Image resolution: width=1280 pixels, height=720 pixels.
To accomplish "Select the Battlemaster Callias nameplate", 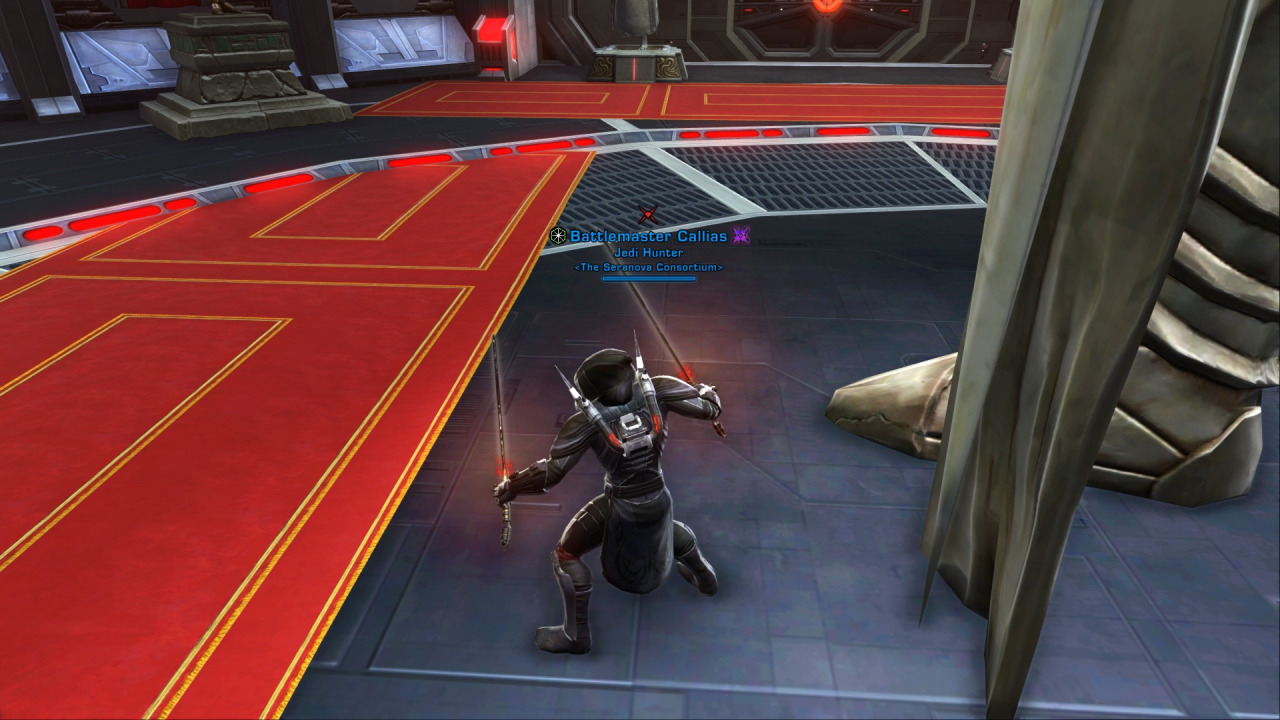I will point(649,237).
